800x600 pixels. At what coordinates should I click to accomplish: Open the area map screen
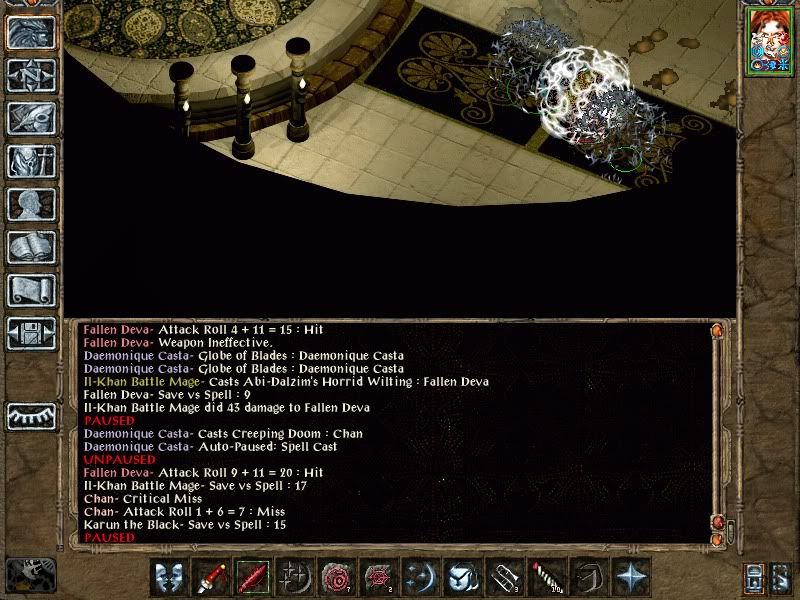[x=31, y=75]
